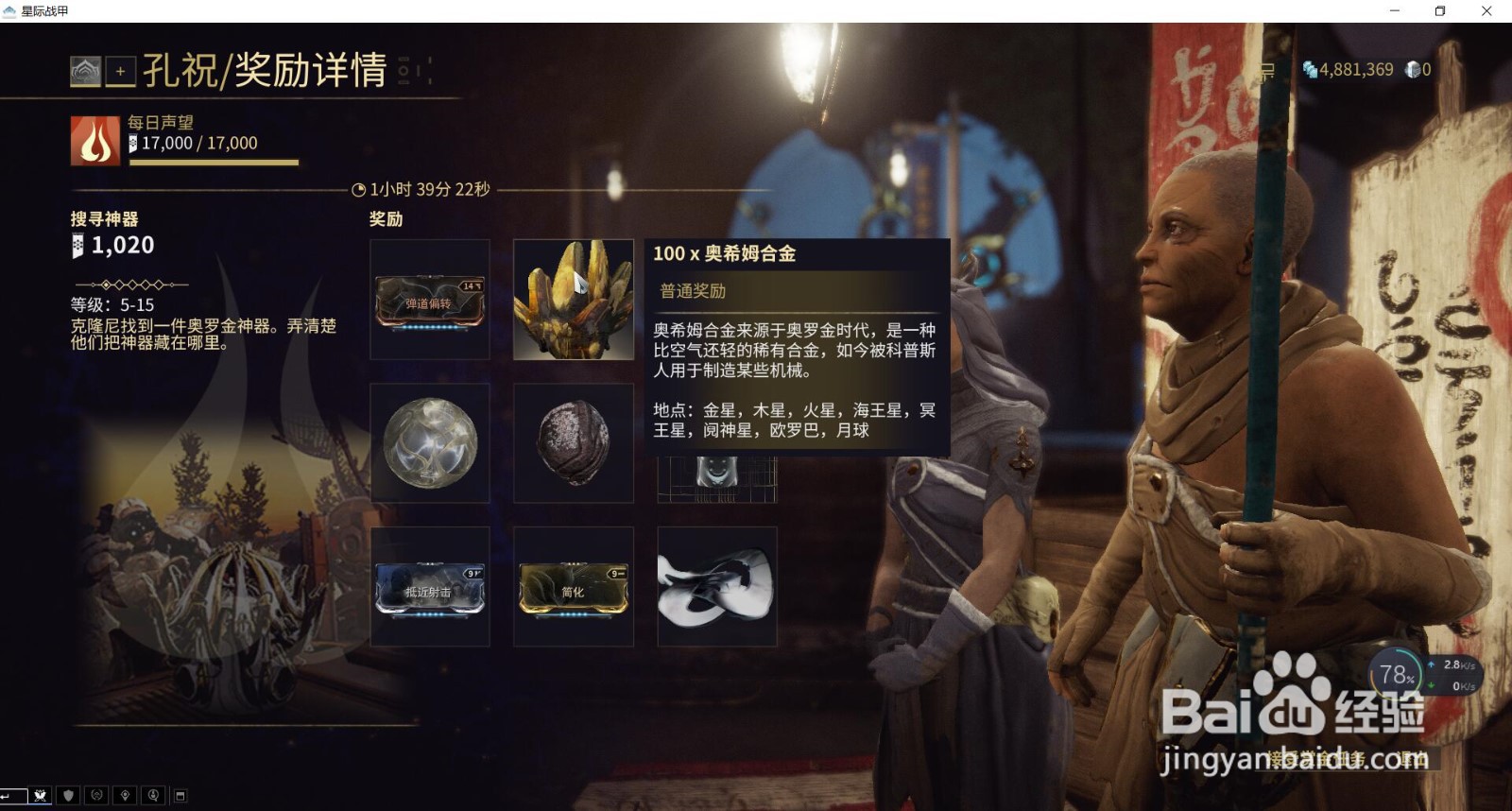This screenshot has height=811, width=1512.
Task: Select the Lotus emblem icon in the bottom toolbar
Action: (x=41, y=794)
